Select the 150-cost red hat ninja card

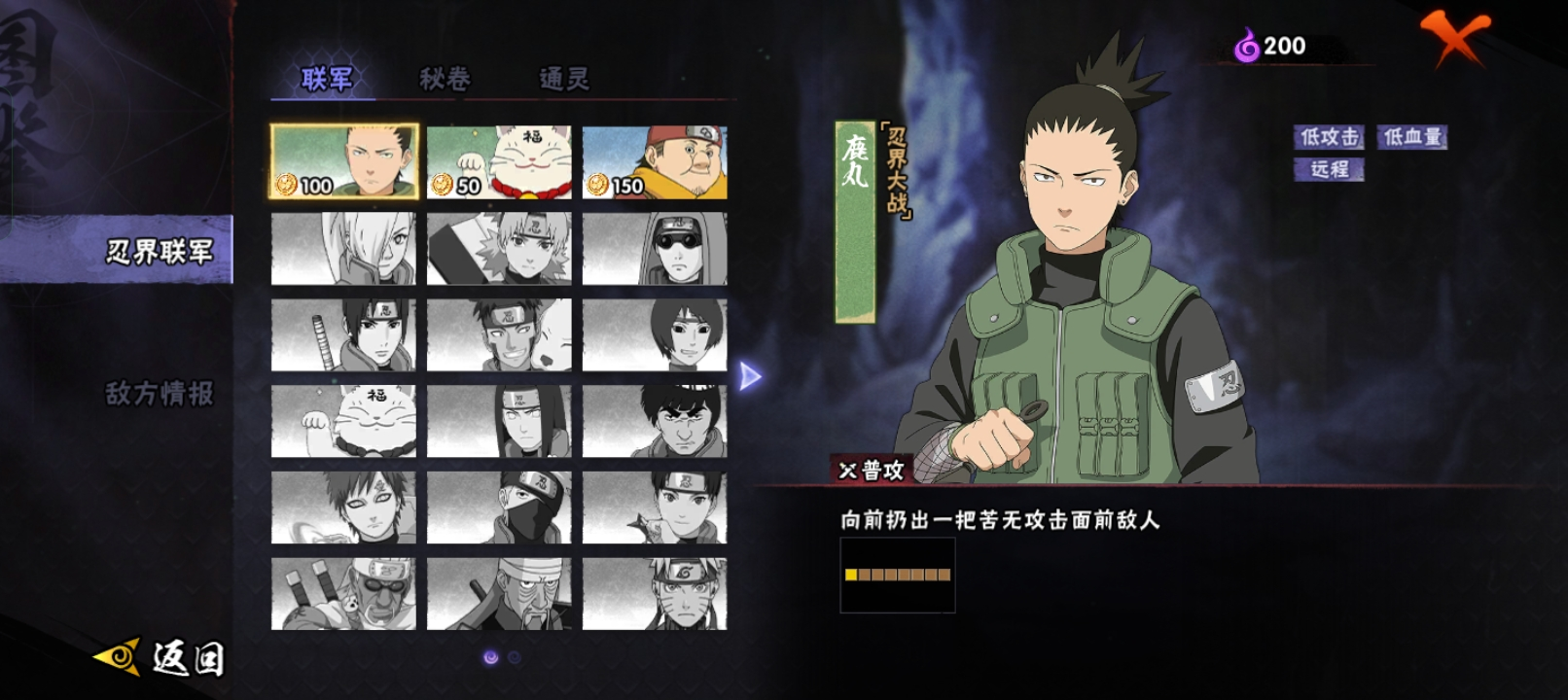tap(655, 162)
